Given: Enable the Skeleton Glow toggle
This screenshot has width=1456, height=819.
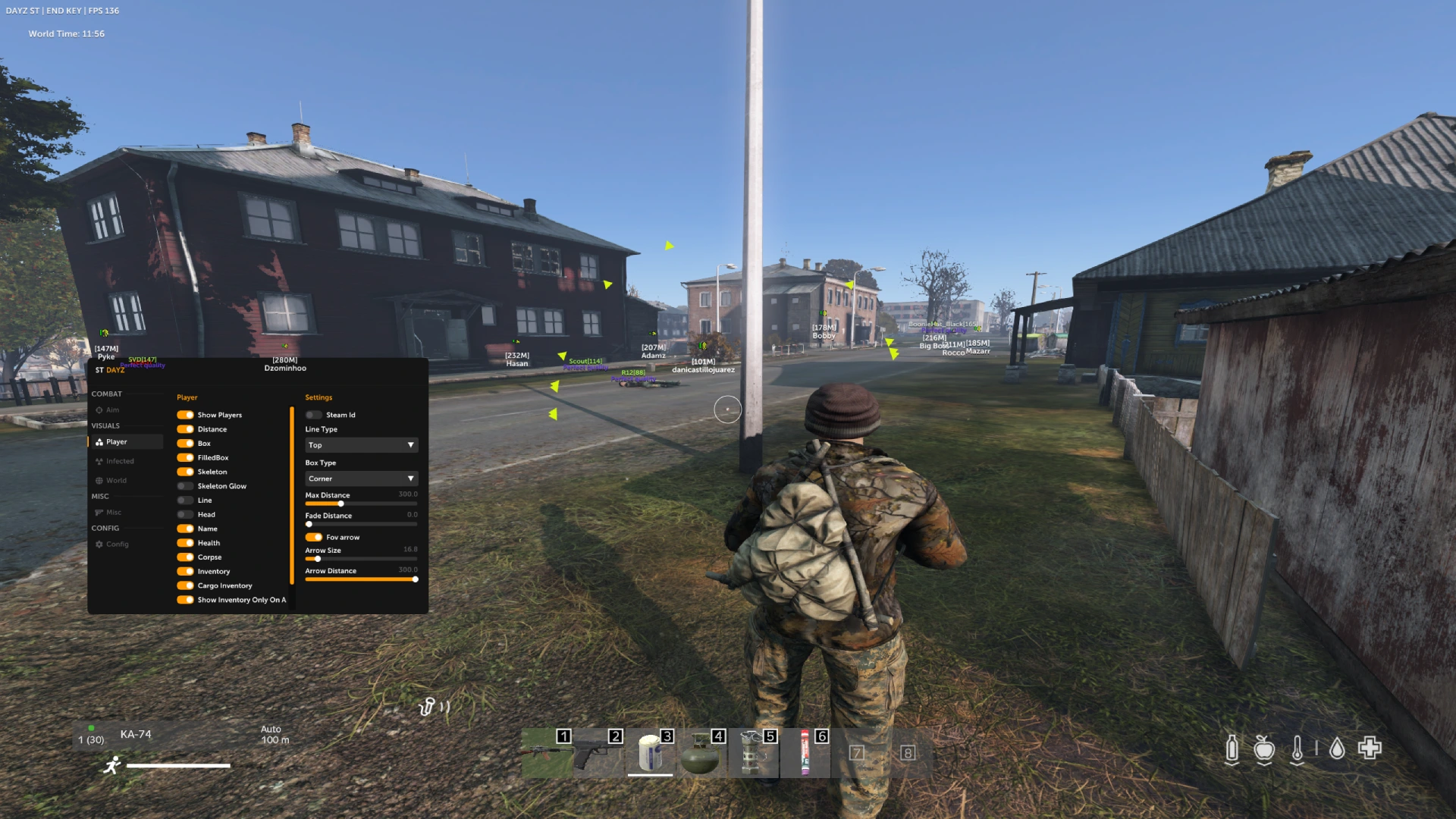Looking at the screenshot, I should (x=185, y=486).
